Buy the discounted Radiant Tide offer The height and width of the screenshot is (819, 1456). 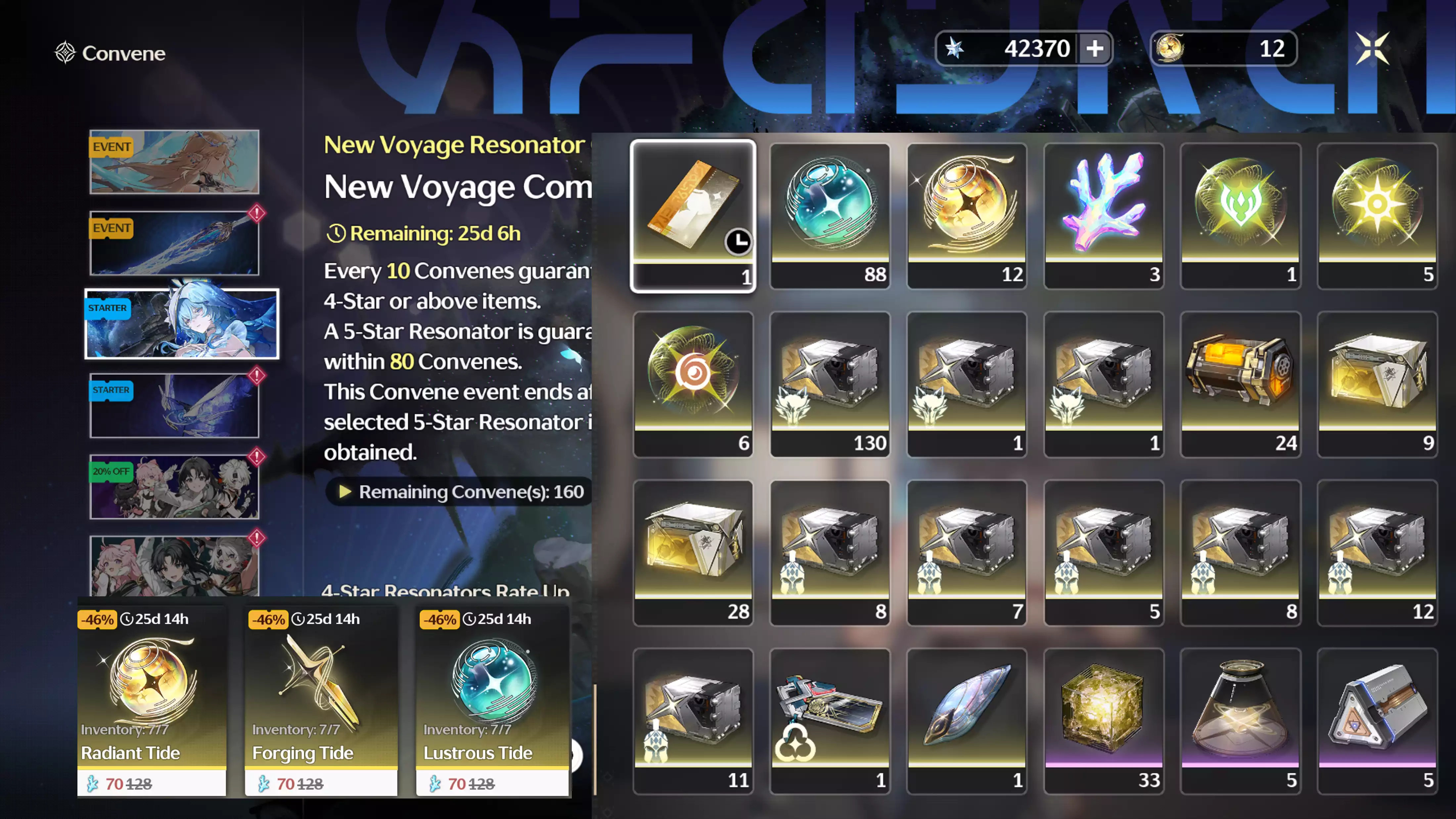coord(152,701)
